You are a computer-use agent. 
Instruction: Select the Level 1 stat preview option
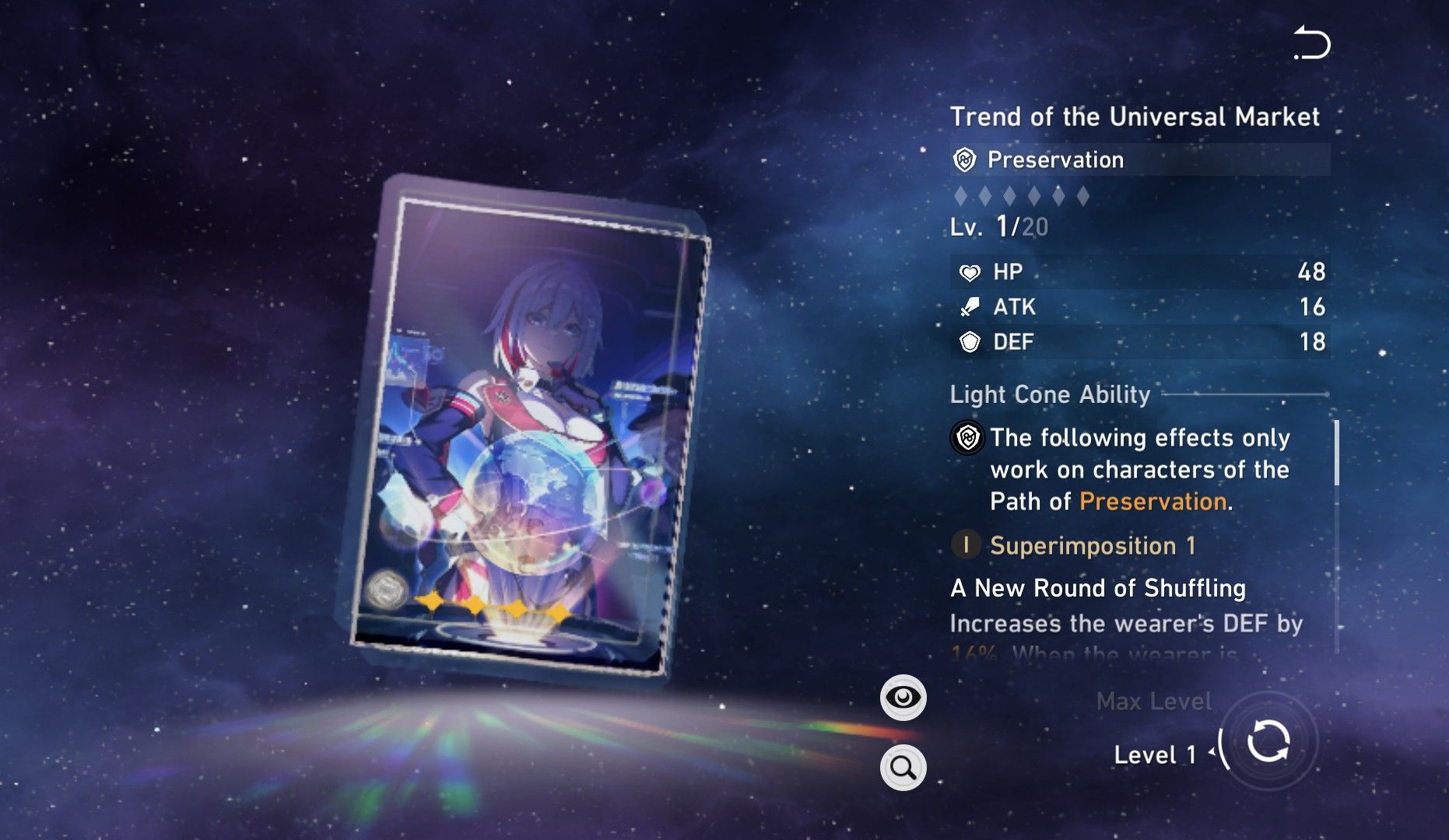tap(1154, 754)
